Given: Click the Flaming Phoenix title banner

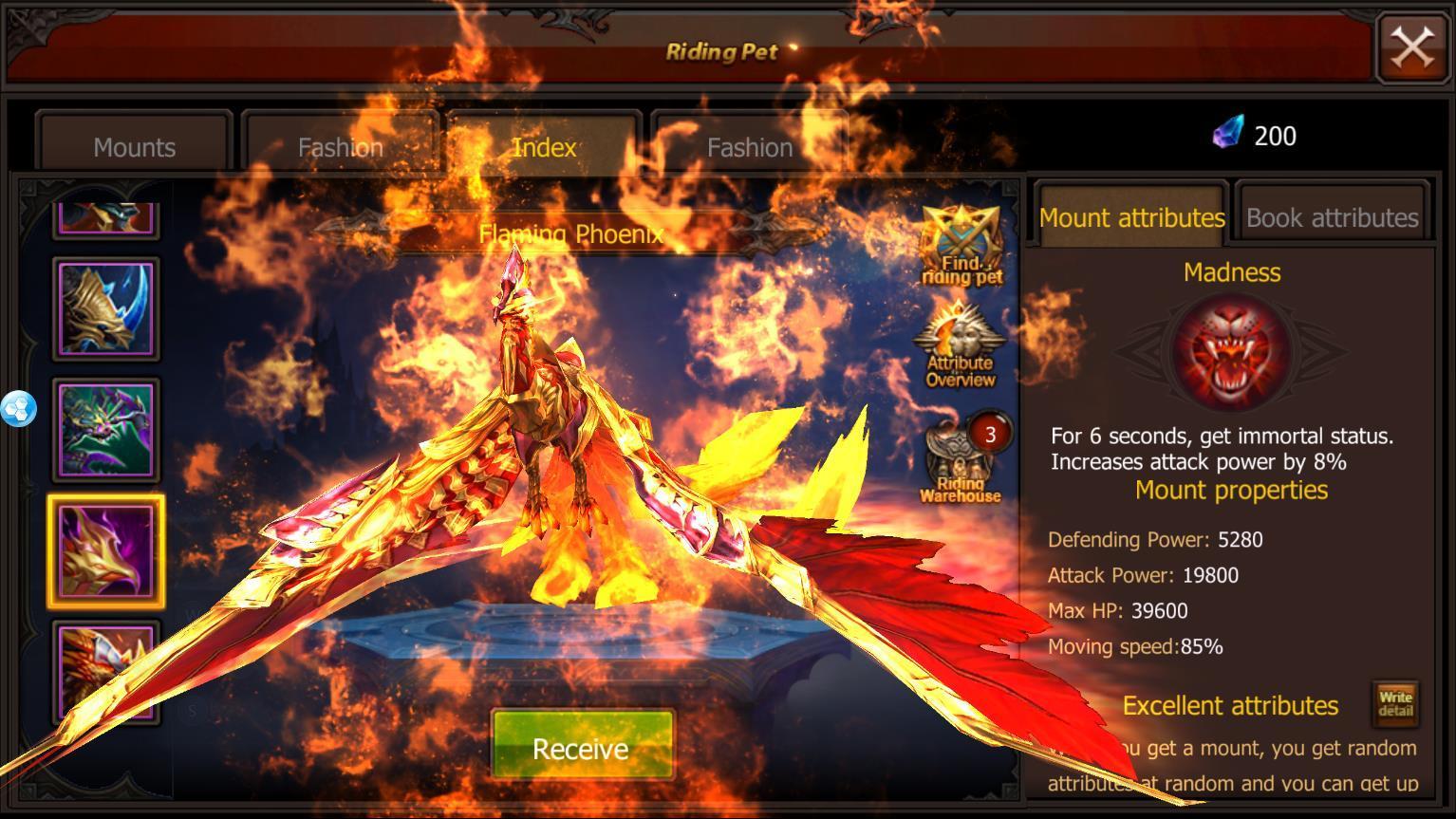Looking at the screenshot, I should pyautogui.click(x=573, y=232).
